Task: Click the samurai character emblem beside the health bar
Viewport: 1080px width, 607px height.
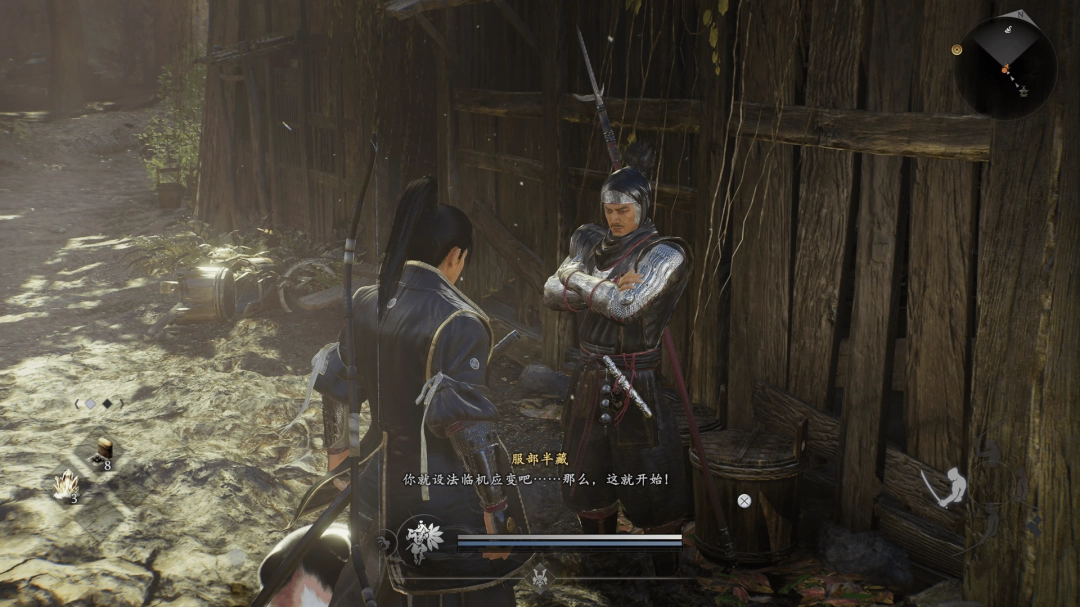Action: [421, 540]
